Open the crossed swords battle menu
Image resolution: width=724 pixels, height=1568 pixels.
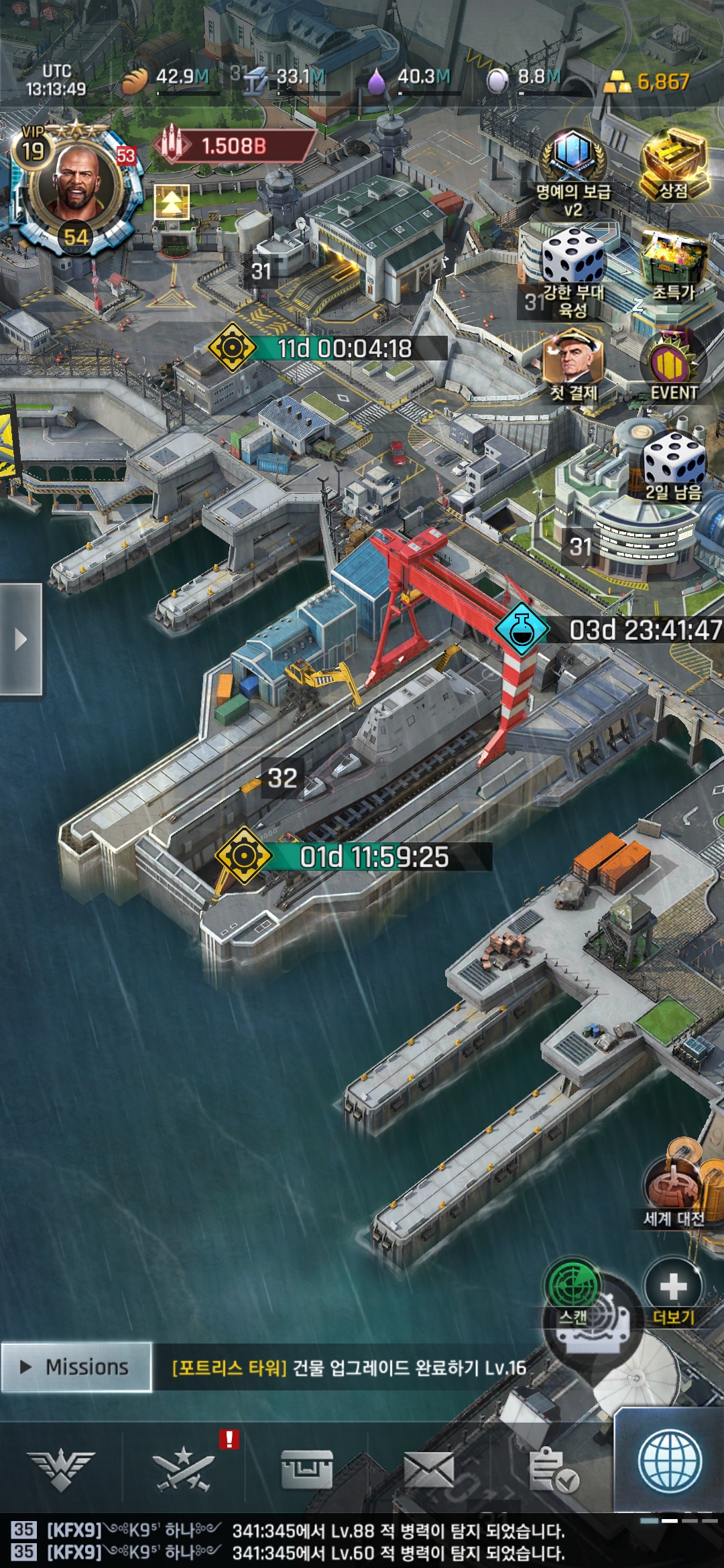184,1471
